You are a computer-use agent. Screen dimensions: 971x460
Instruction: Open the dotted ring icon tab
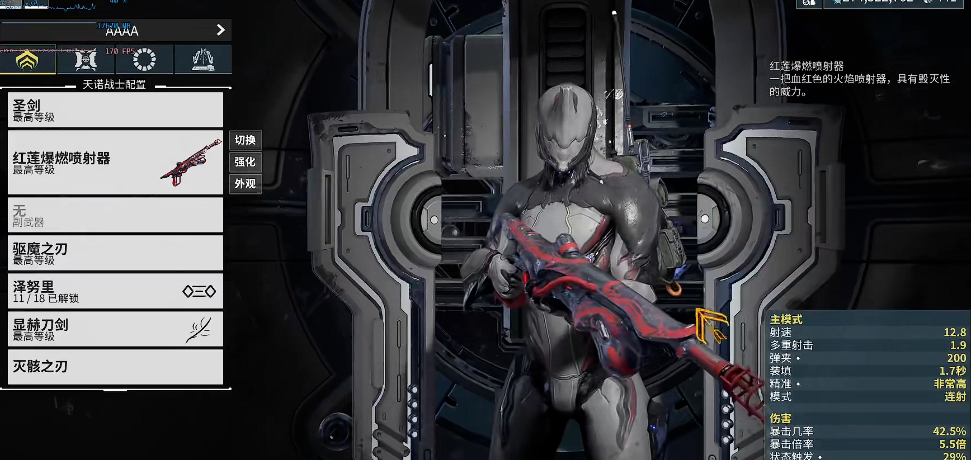pyautogui.click(x=145, y=60)
